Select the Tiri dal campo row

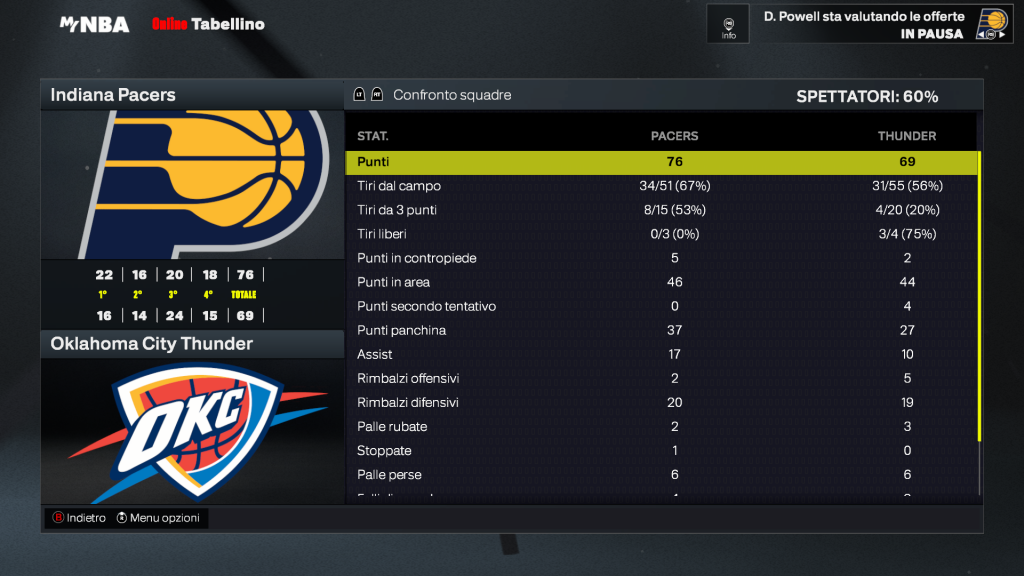coord(660,186)
